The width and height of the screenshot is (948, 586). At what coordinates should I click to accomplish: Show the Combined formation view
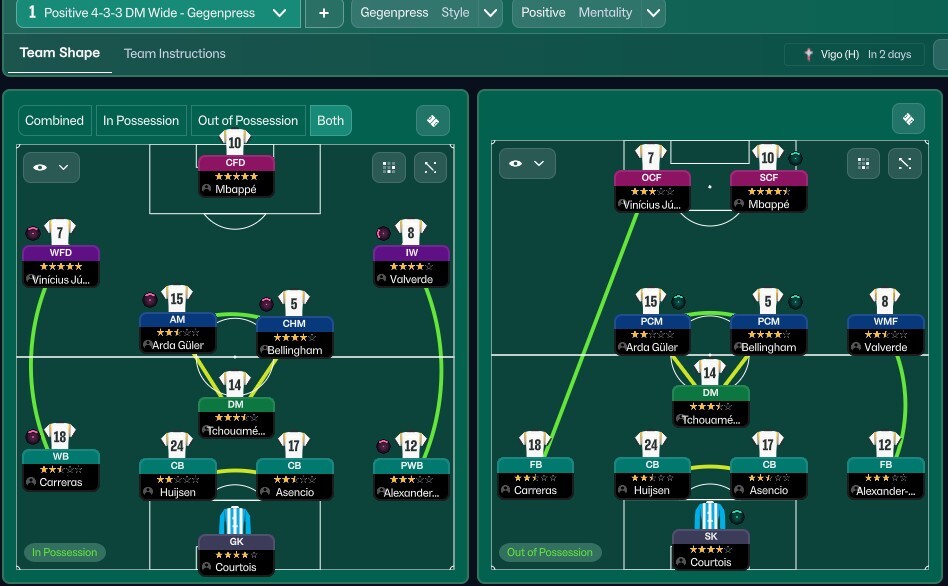tap(54, 121)
